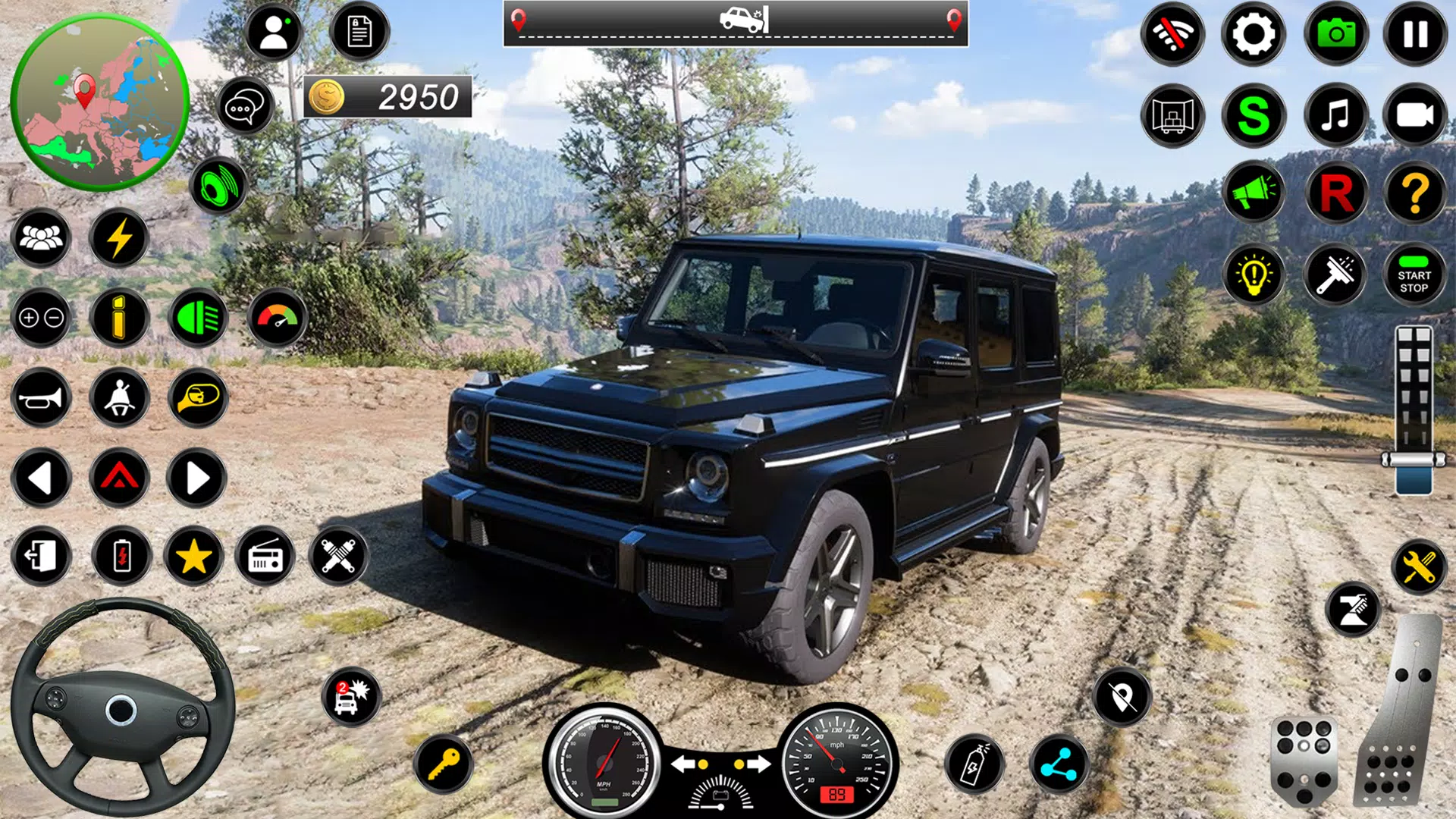Activate the right turn arrow button
The image size is (1456, 819).
point(196,479)
